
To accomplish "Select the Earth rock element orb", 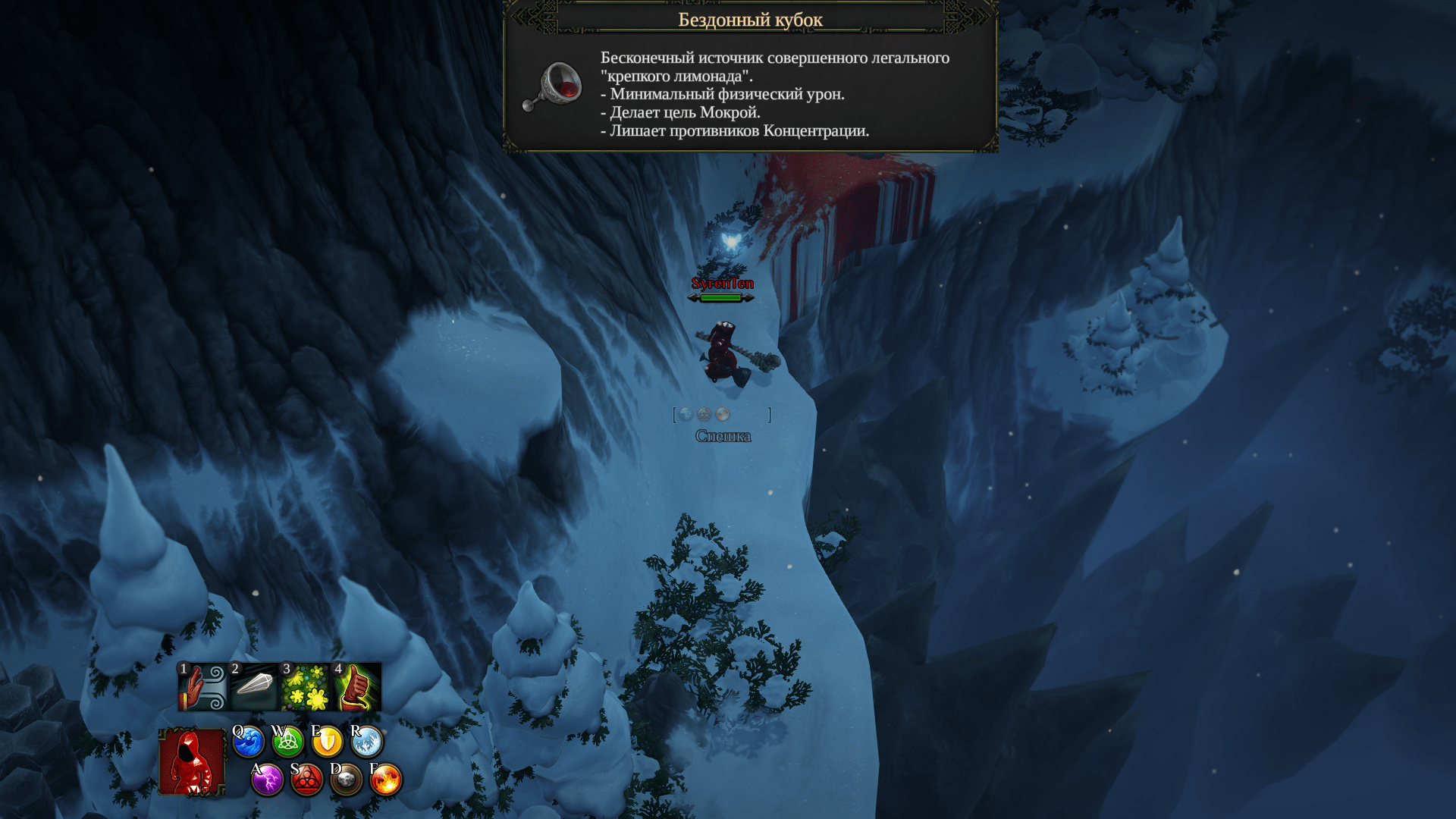I will coord(347,780).
